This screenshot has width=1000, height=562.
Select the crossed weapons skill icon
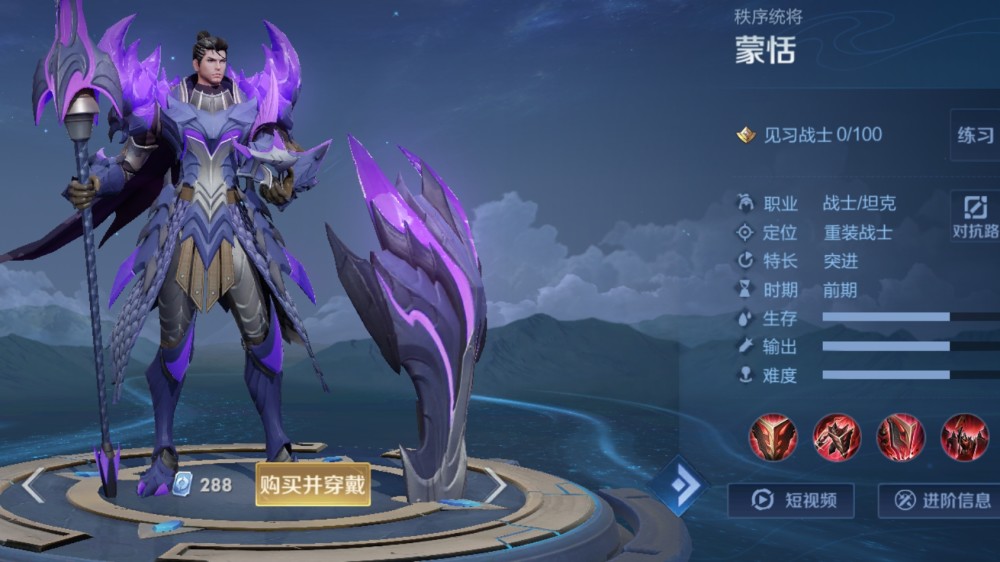pos(837,437)
